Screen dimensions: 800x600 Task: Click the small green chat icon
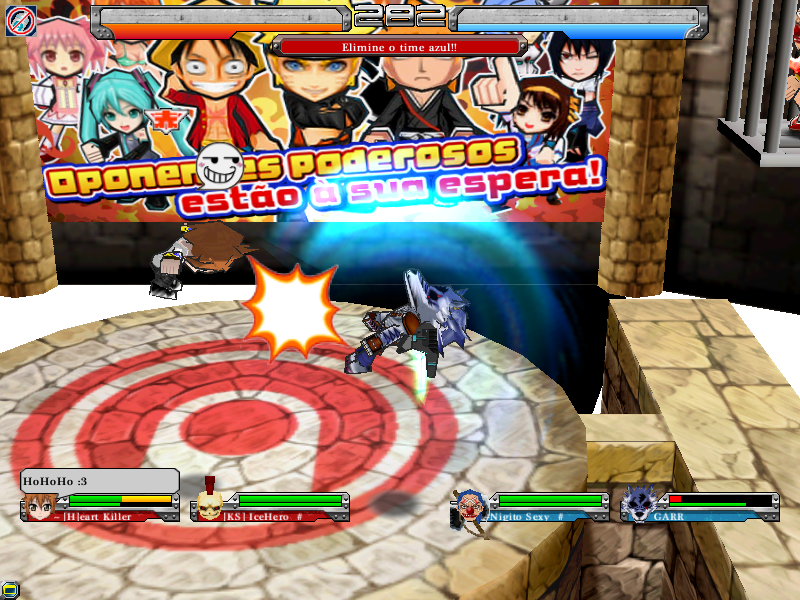[x=9, y=591]
